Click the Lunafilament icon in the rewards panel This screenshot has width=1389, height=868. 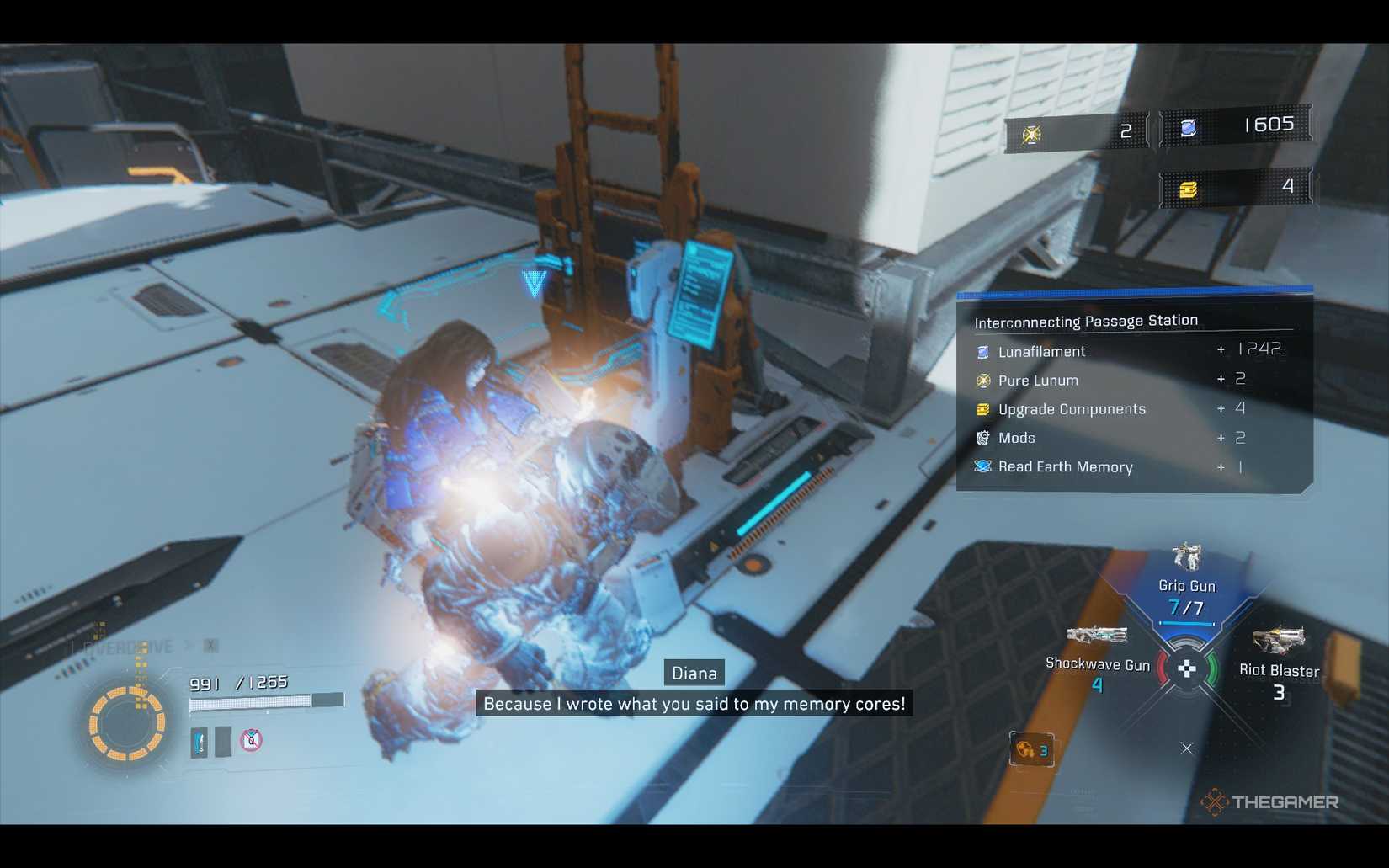pos(982,351)
